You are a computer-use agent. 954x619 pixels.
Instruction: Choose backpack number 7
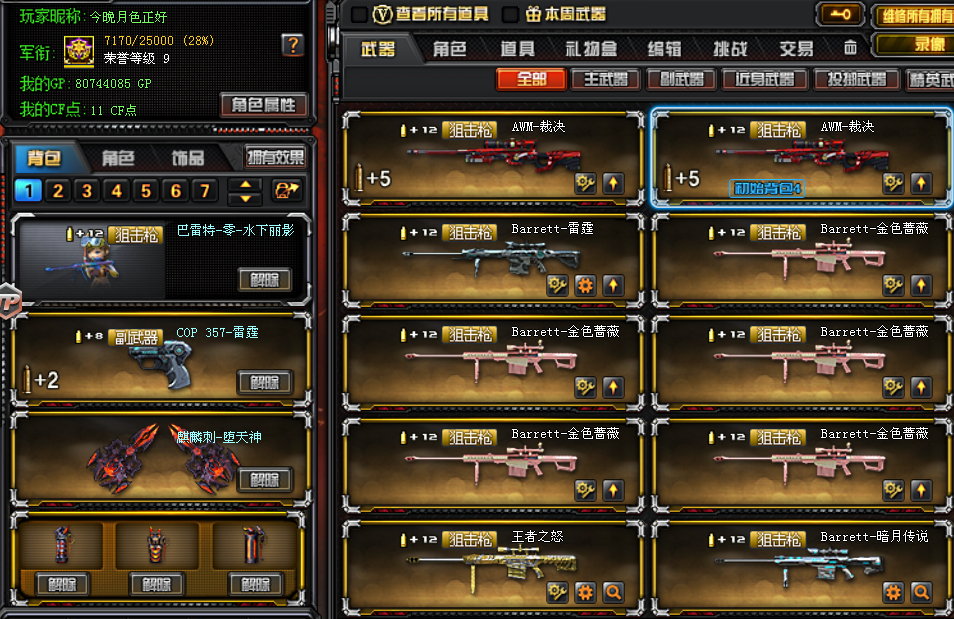tap(204, 190)
